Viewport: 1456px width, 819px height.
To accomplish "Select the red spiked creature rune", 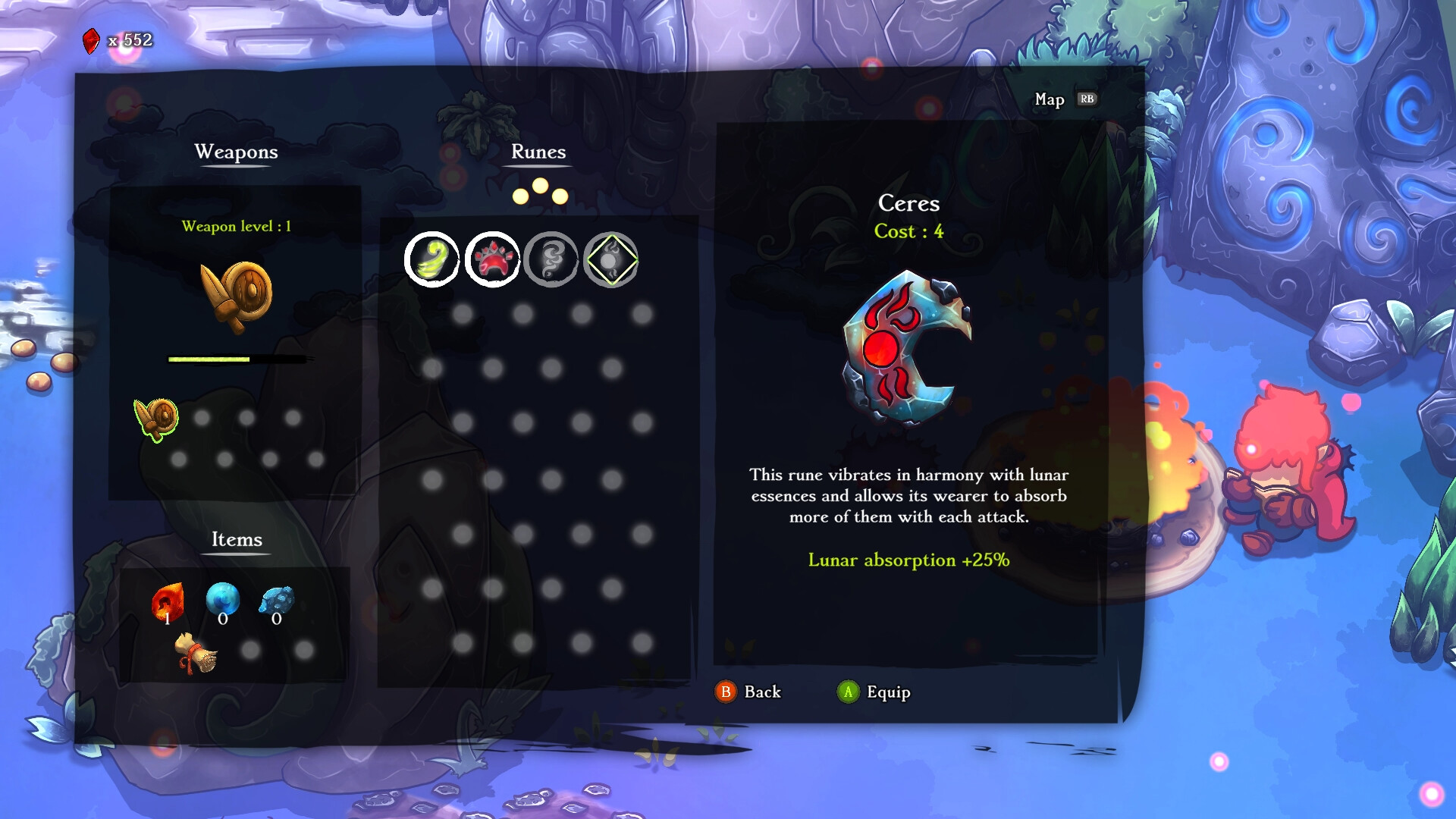I will pyautogui.click(x=492, y=259).
